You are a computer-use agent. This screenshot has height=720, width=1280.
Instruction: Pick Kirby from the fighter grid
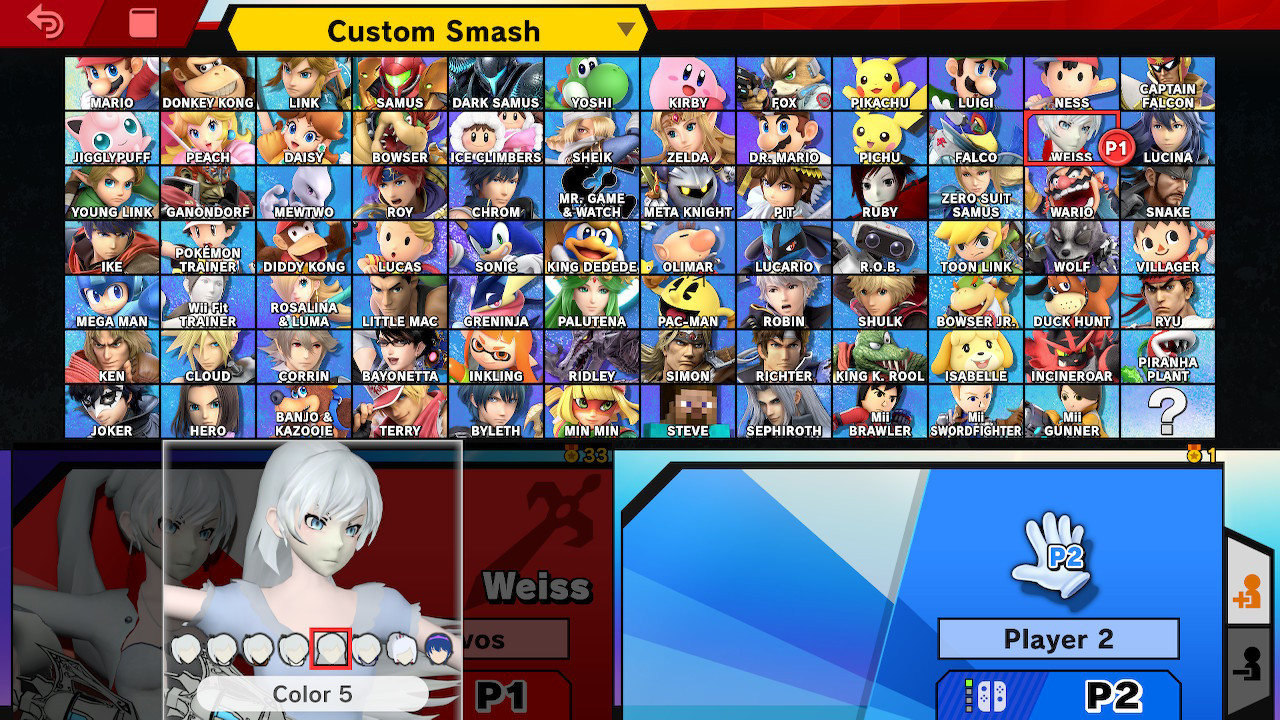click(688, 80)
